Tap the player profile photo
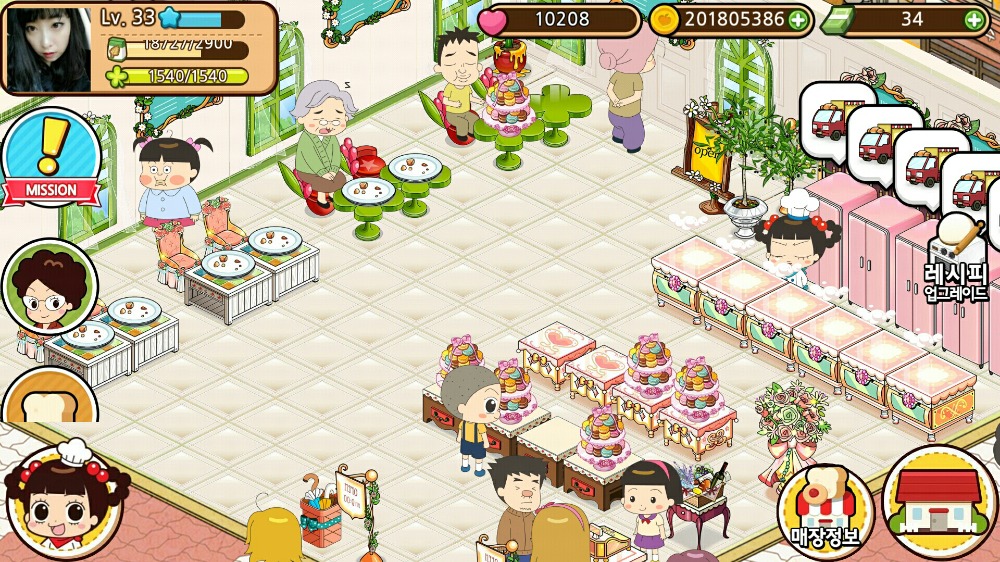The image size is (1000, 562). pos(48,47)
